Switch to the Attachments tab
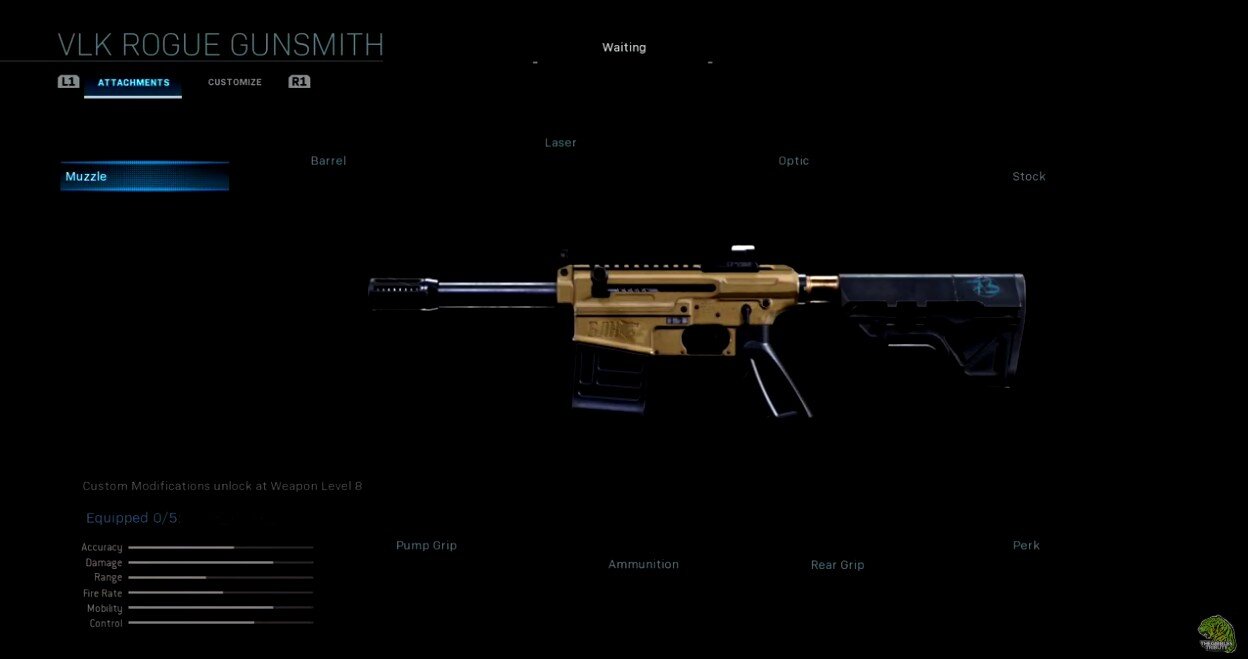Screen dimensions: 1248x659 click(133, 82)
